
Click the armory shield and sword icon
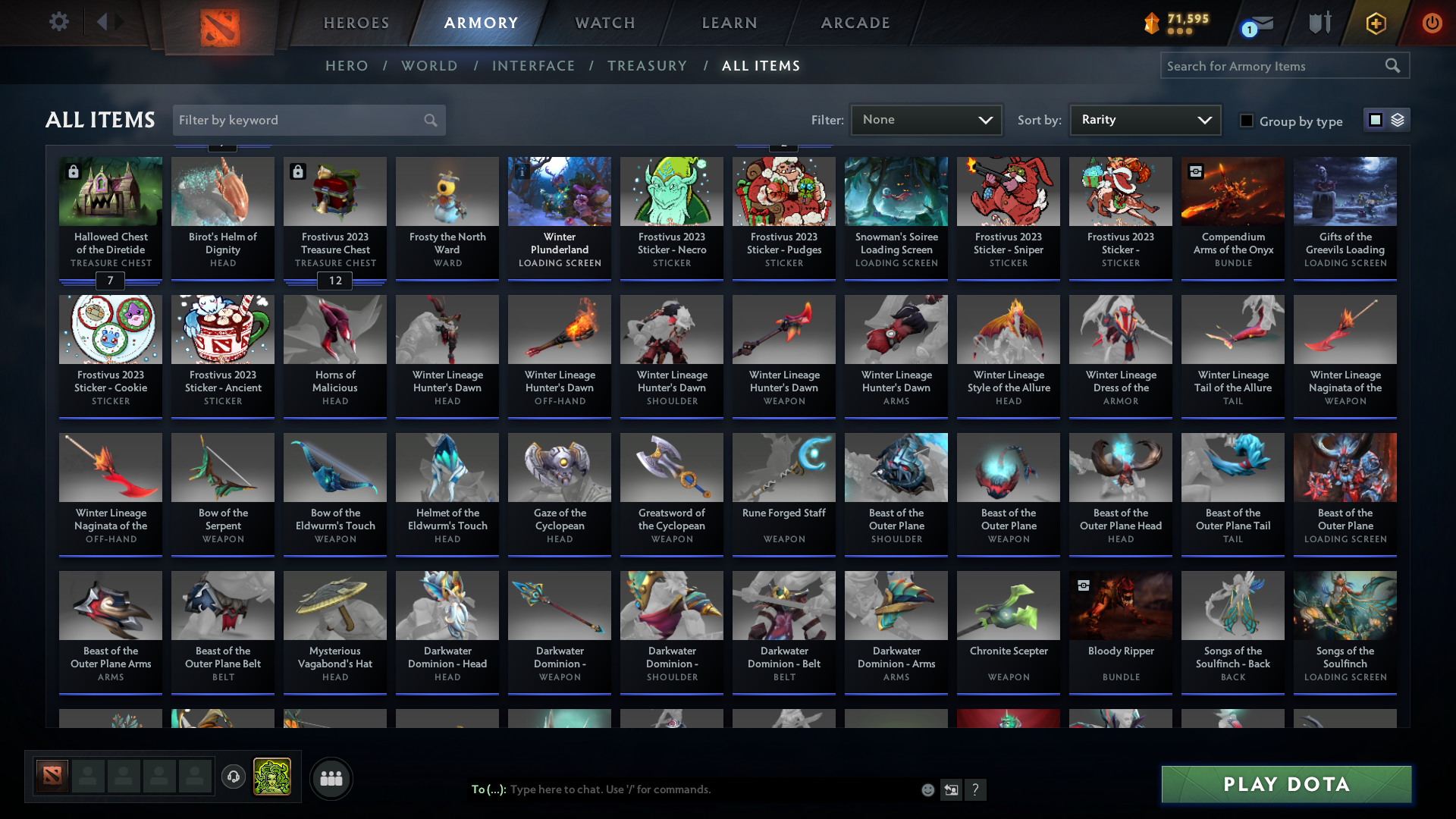1319,23
